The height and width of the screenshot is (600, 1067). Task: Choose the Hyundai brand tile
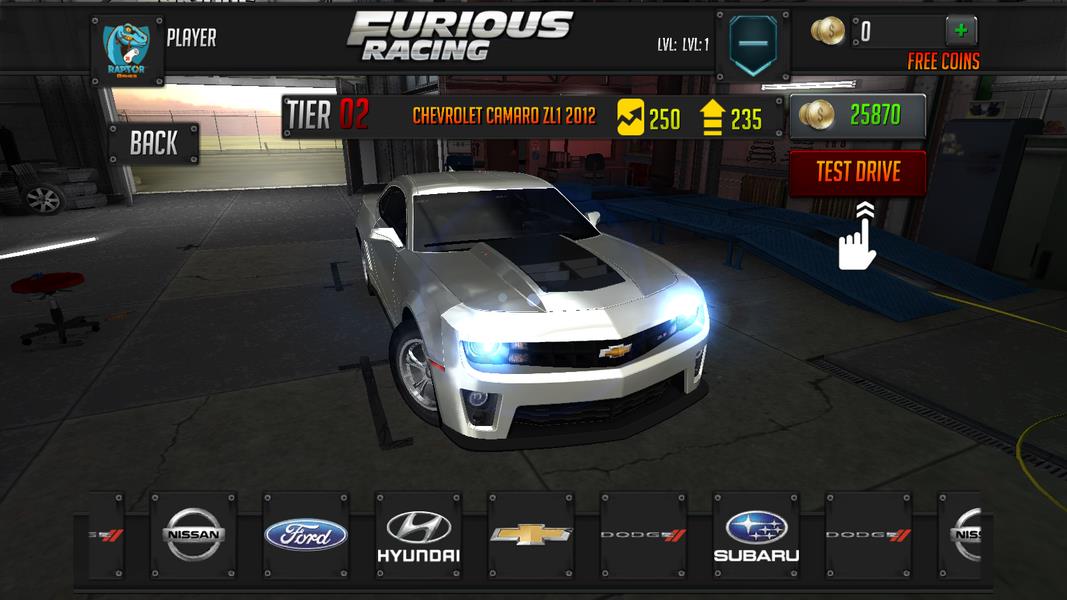[x=418, y=535]
